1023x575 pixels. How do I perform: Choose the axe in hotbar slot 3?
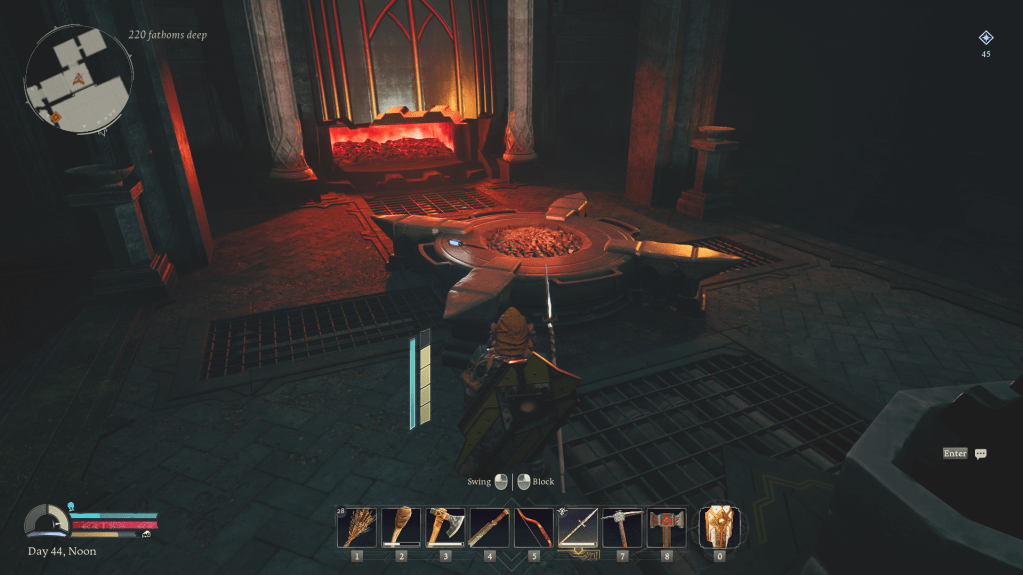(445, 527)
